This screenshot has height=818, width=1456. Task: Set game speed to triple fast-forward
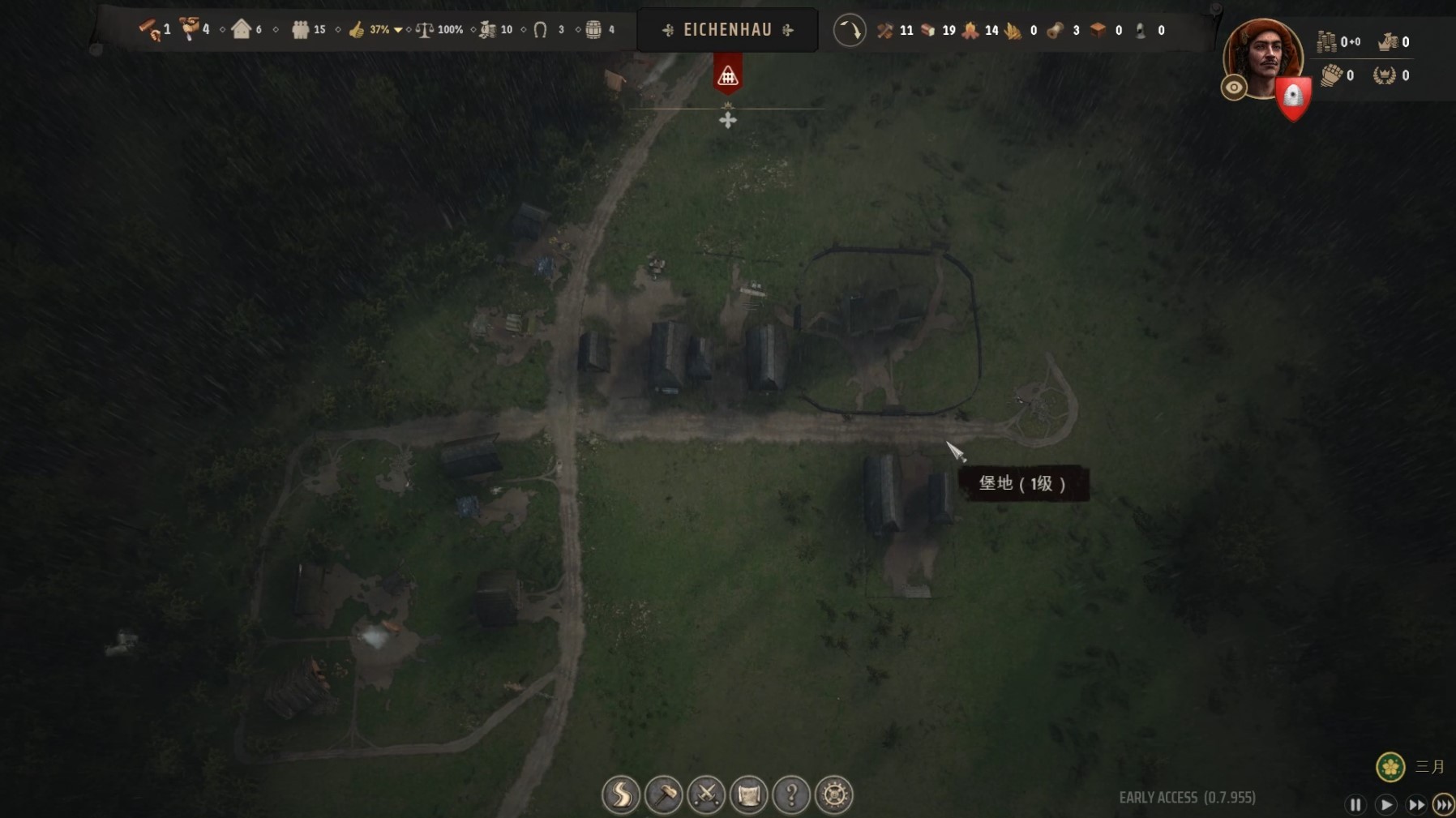(1444, 804)
